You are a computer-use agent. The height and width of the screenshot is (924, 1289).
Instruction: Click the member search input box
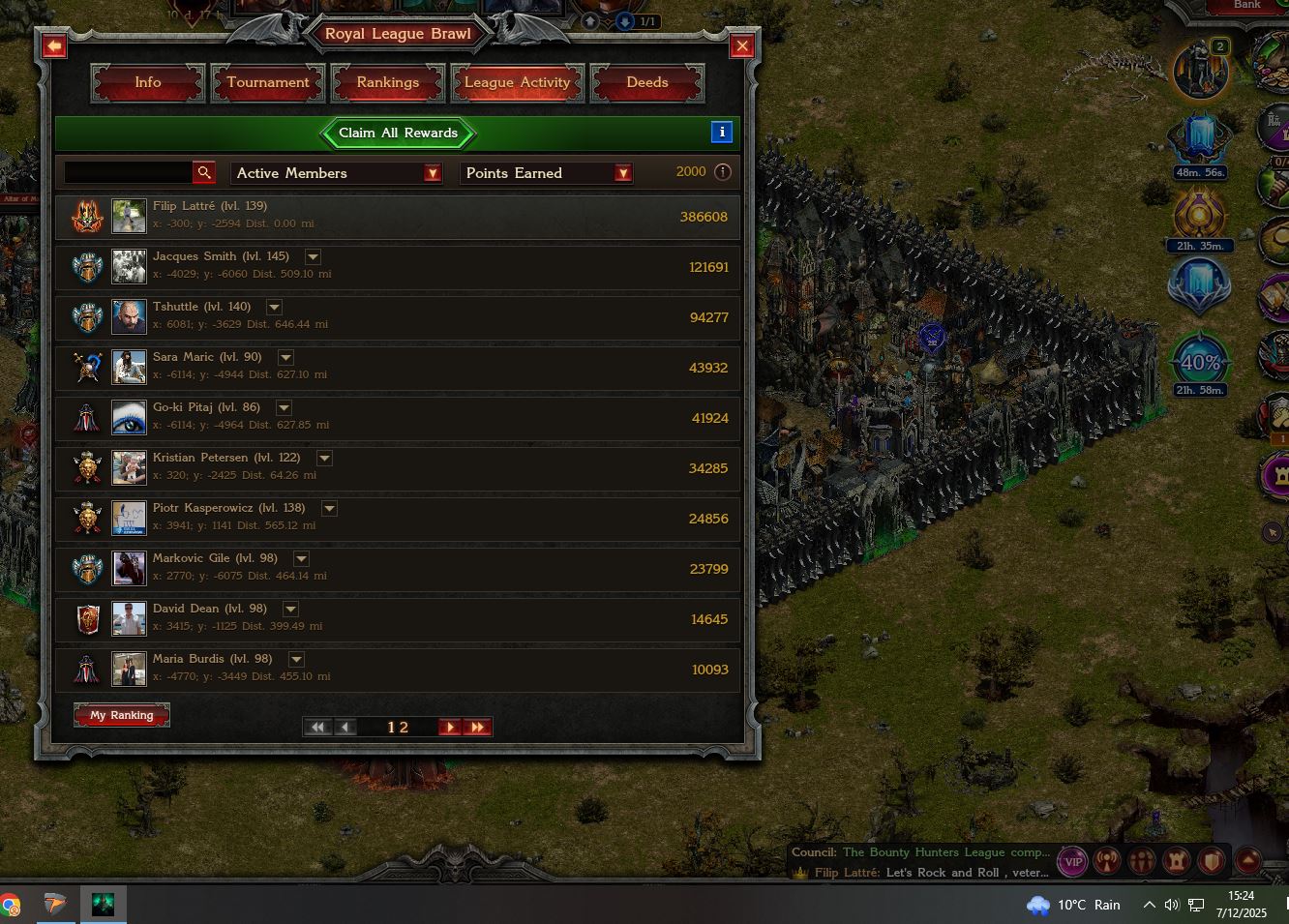(x=127, y=172)
